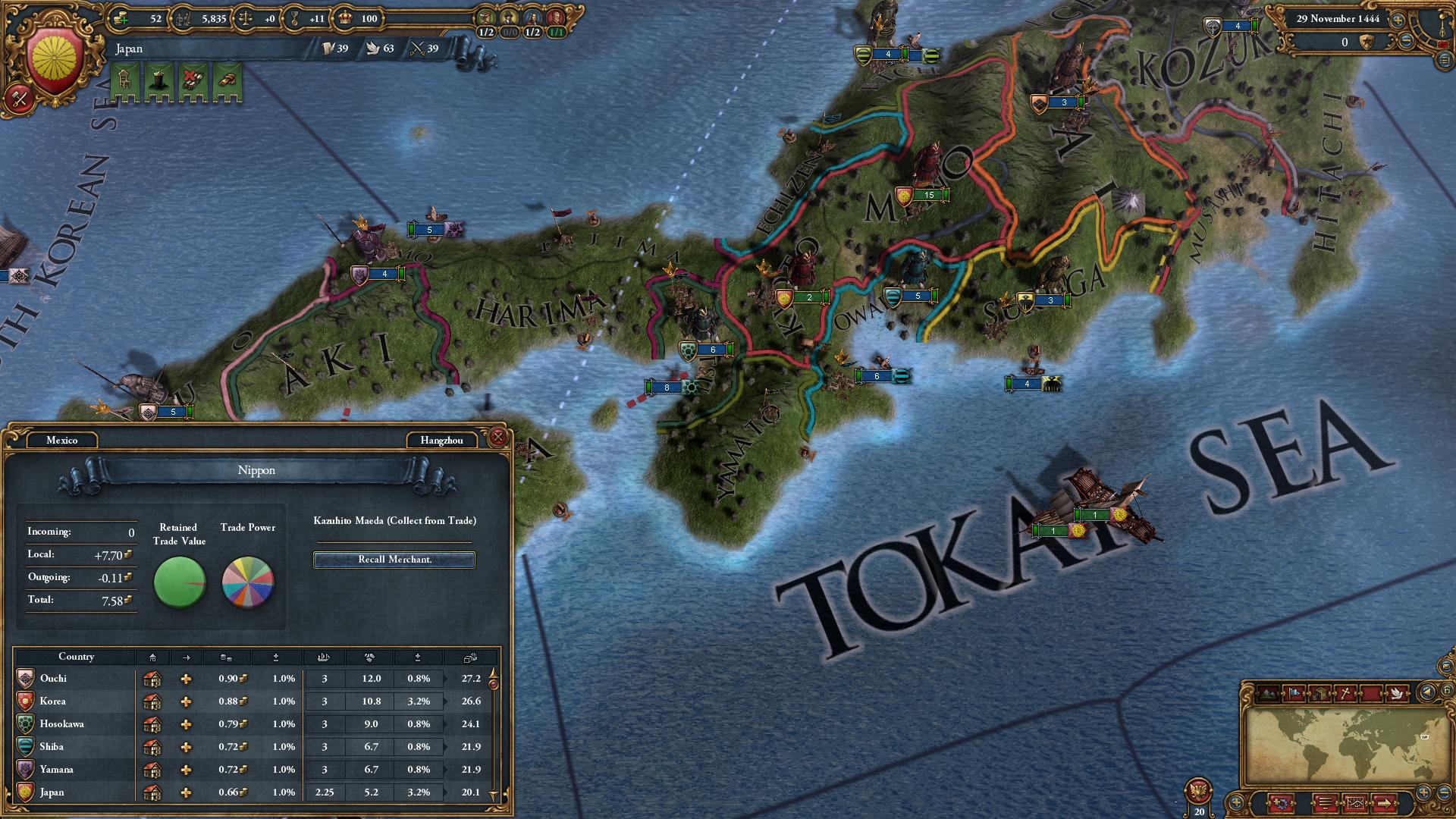Select the green scroll with red X alert
Image resolution: width=1456 pixels, height=819 pixels.
192,80
